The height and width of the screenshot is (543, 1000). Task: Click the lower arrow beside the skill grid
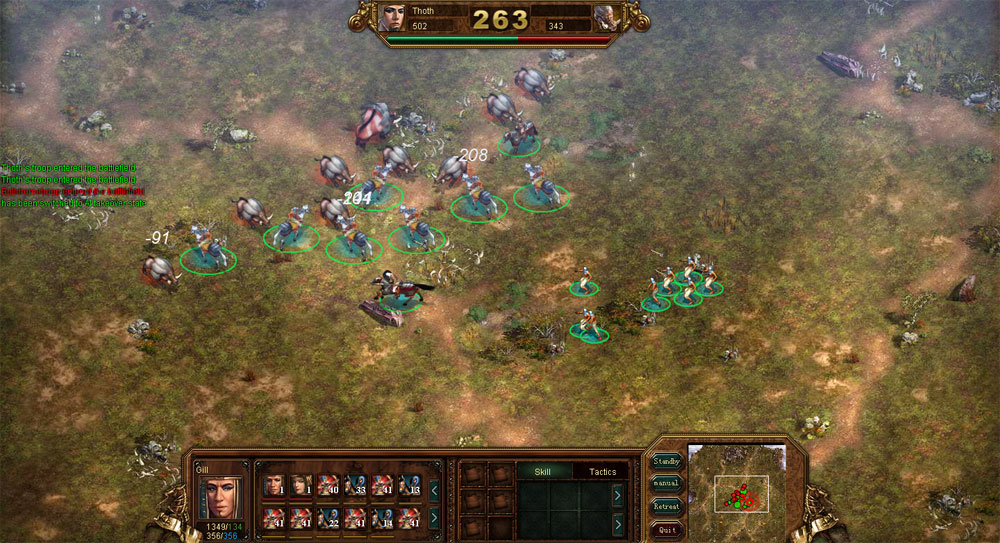(617, 522)
